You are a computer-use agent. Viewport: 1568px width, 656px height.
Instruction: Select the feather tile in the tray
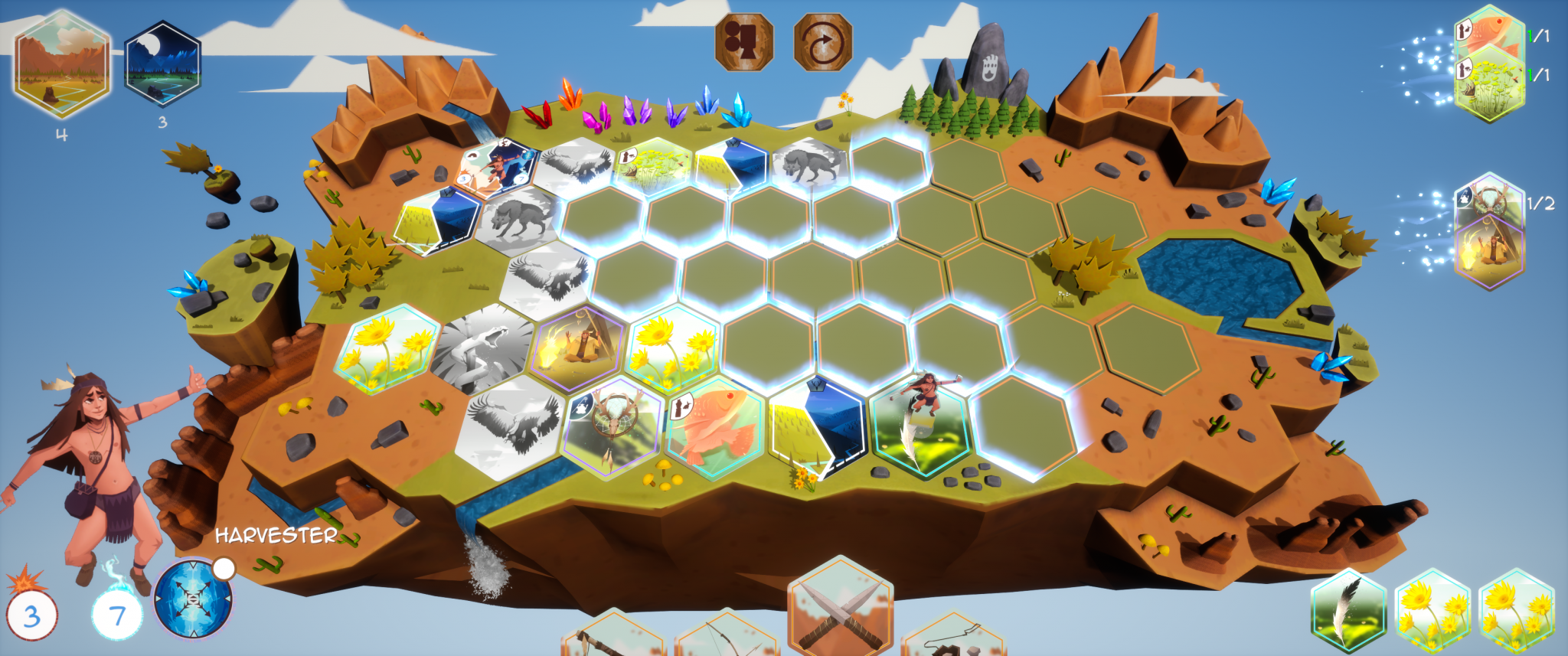pyautogui.click(x=1348, y=614)
